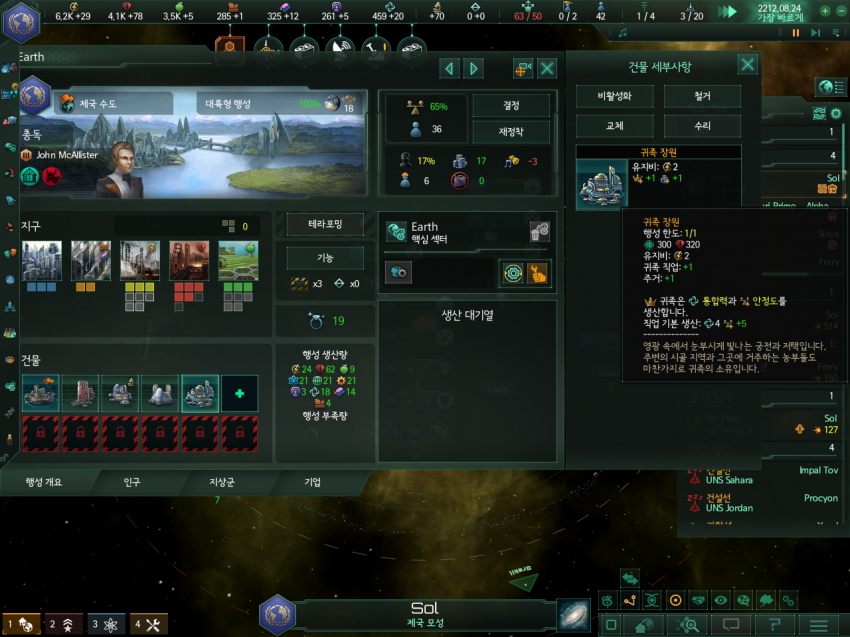Viewport: 850px width, 637px height.
Task: Close the building details panel
Action: (x=747, y=66)
